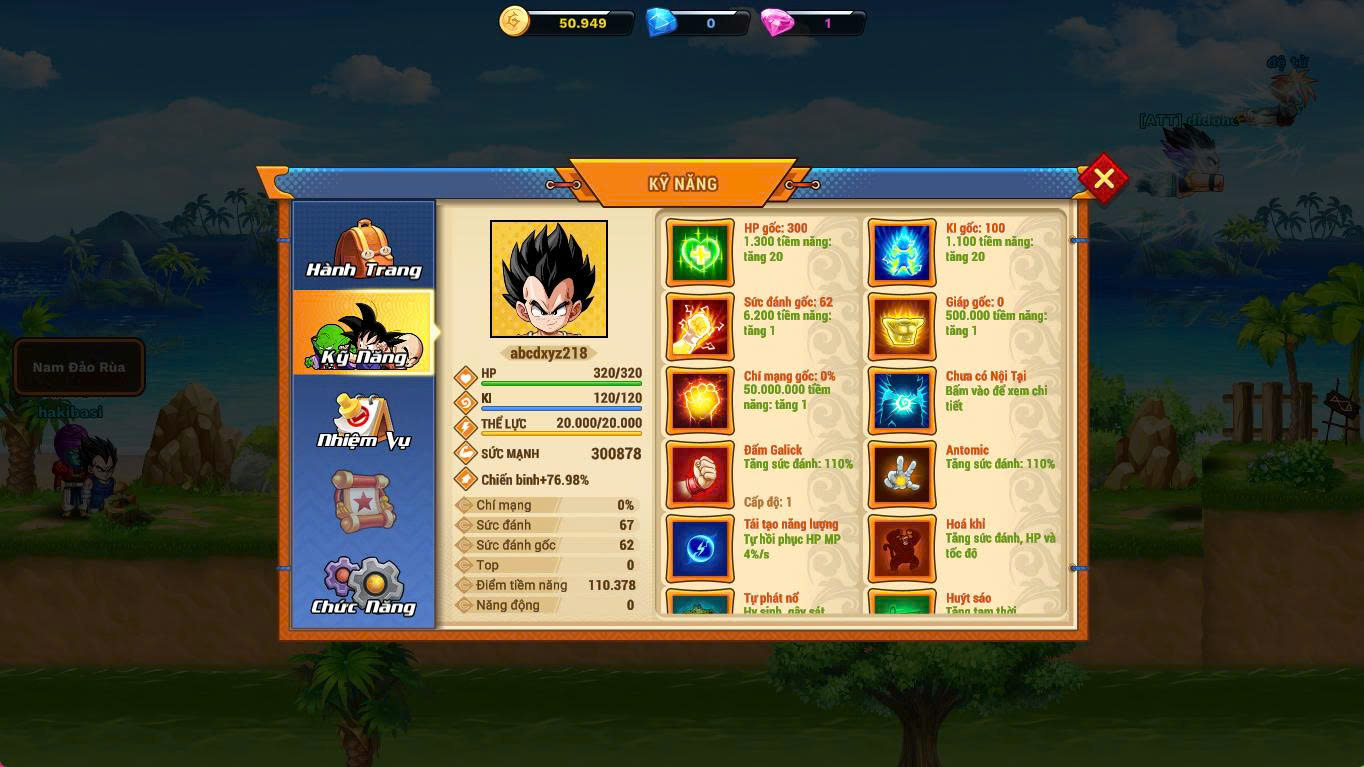The image size is (1364, 767).
Task: Tap the pink gem currency icon
Action: click(x=776, y=22)
